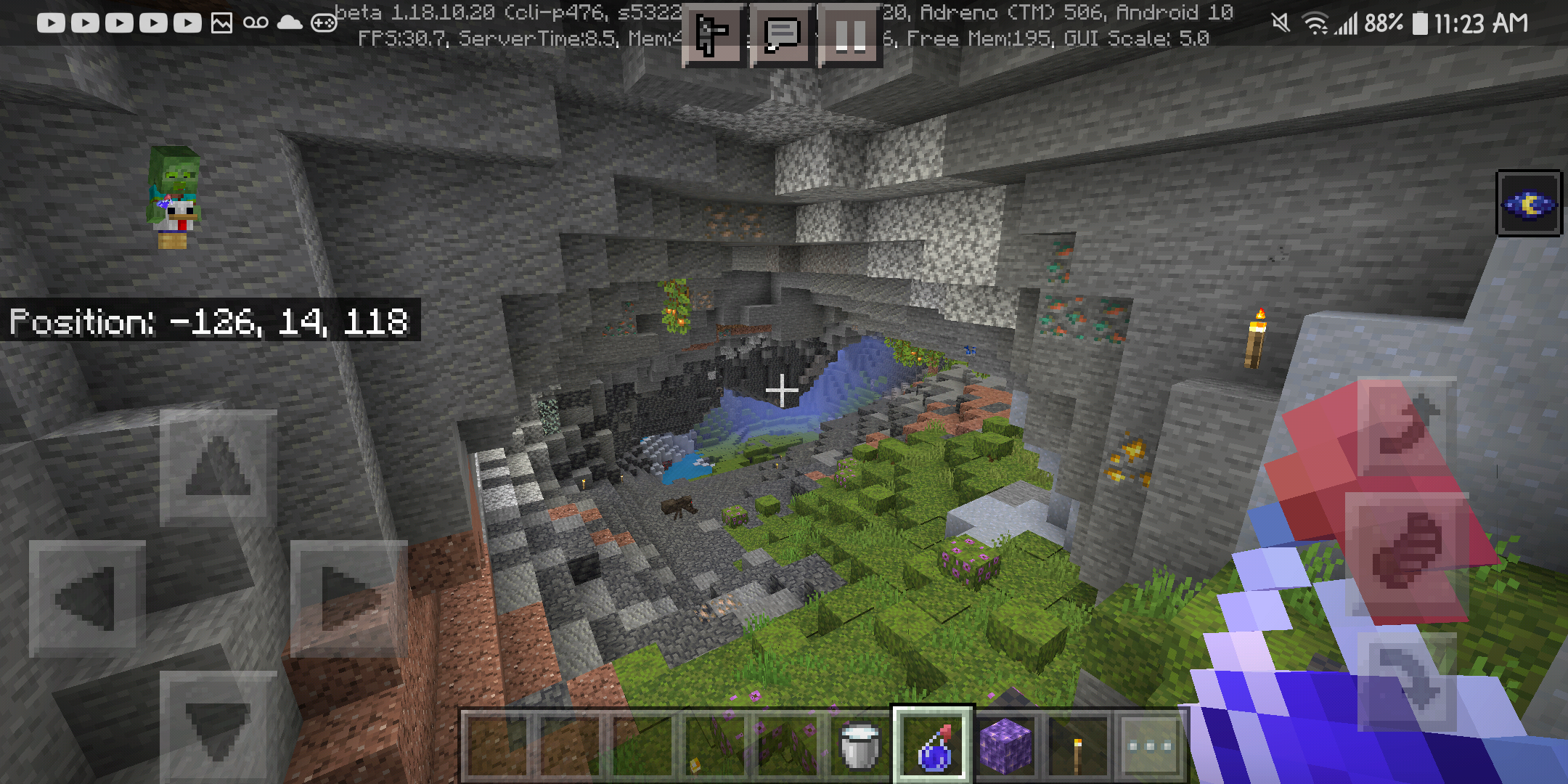This screenshot has height=784, width=1568.
Task: Open inventory via the three-dots button
Action: [x=1150, y=746]
